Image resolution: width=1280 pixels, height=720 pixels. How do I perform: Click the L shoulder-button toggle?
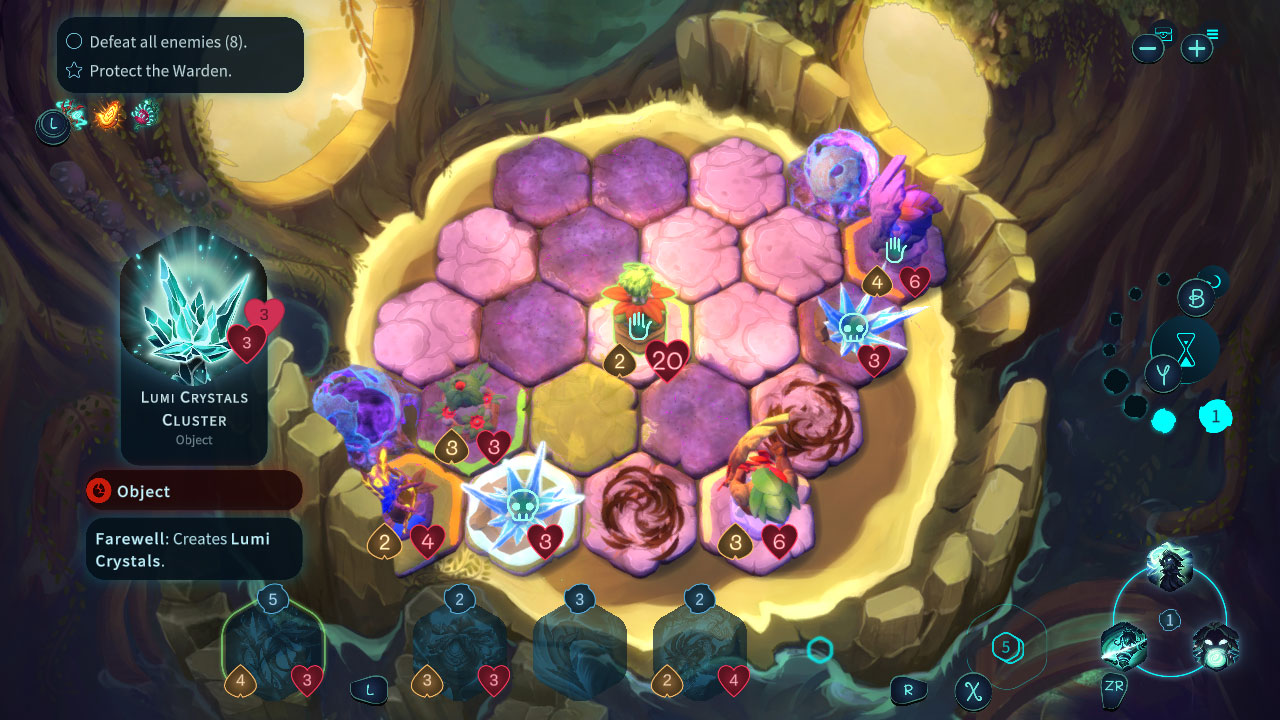click(370, 687)
